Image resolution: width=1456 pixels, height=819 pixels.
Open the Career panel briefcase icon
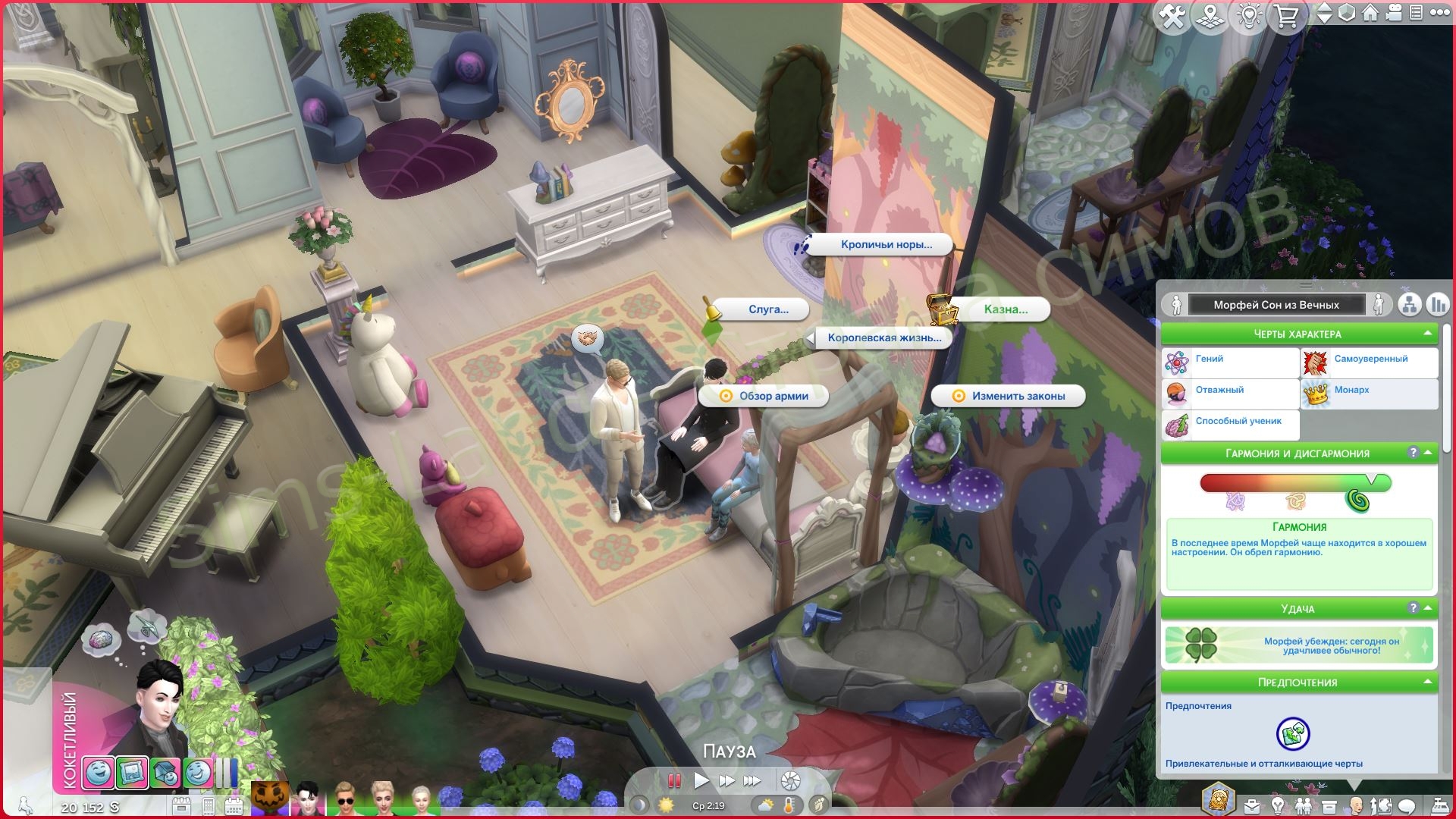click(x=1253, y=805)
